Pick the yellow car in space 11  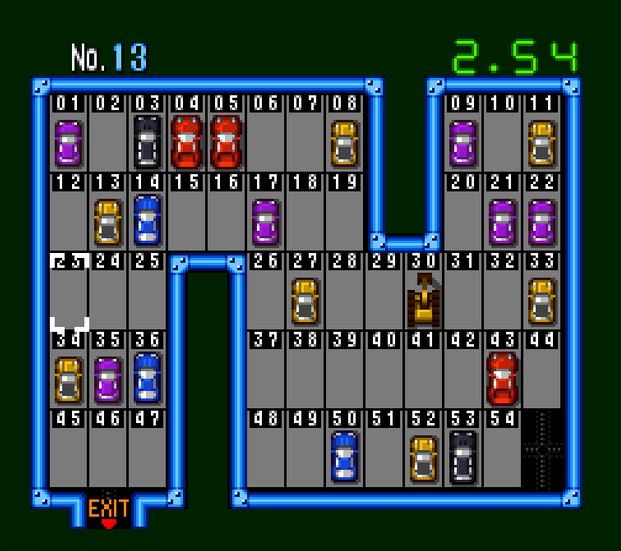(541, 142)
